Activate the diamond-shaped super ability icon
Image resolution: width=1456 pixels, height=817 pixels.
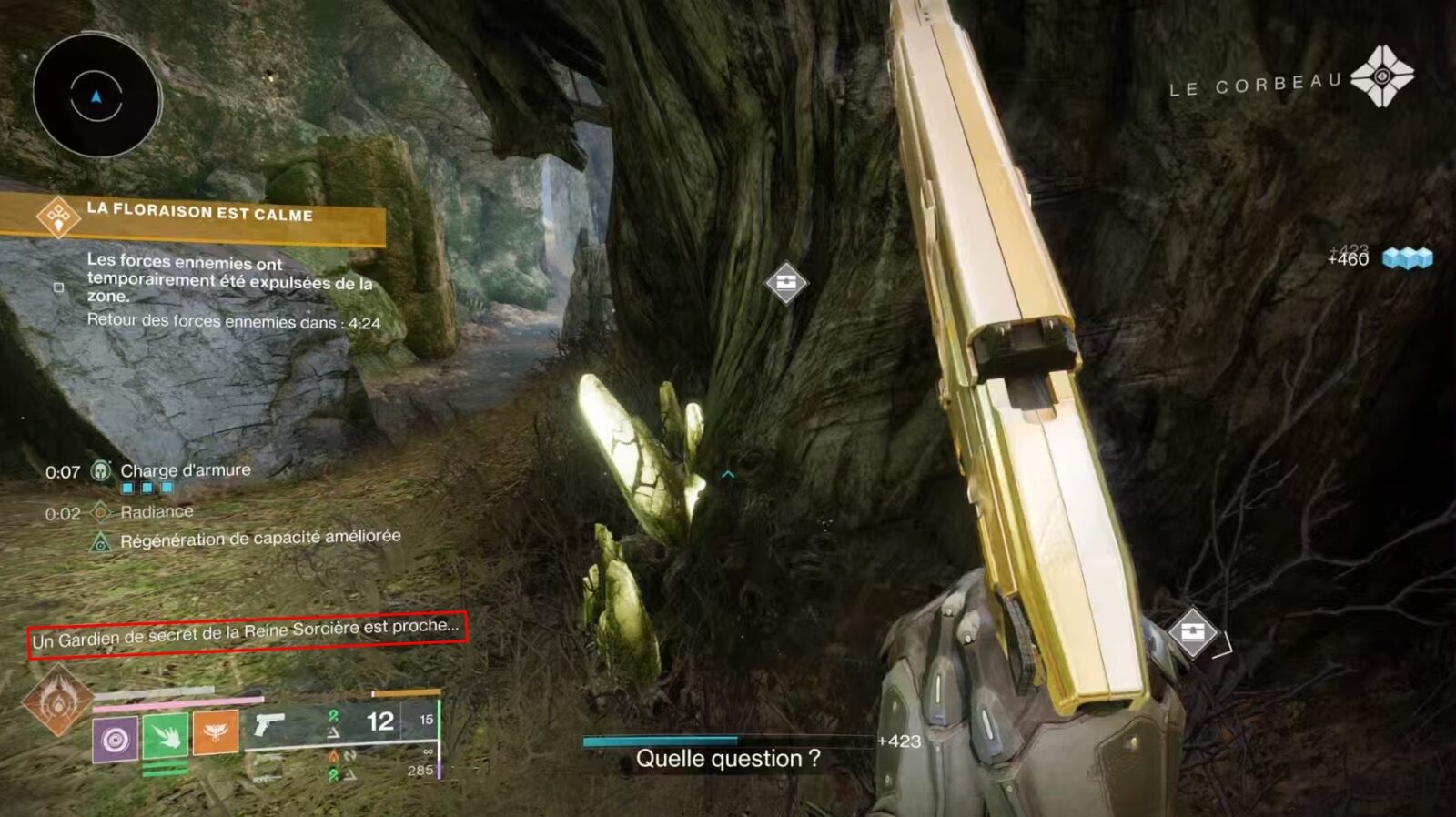point(57,701)
